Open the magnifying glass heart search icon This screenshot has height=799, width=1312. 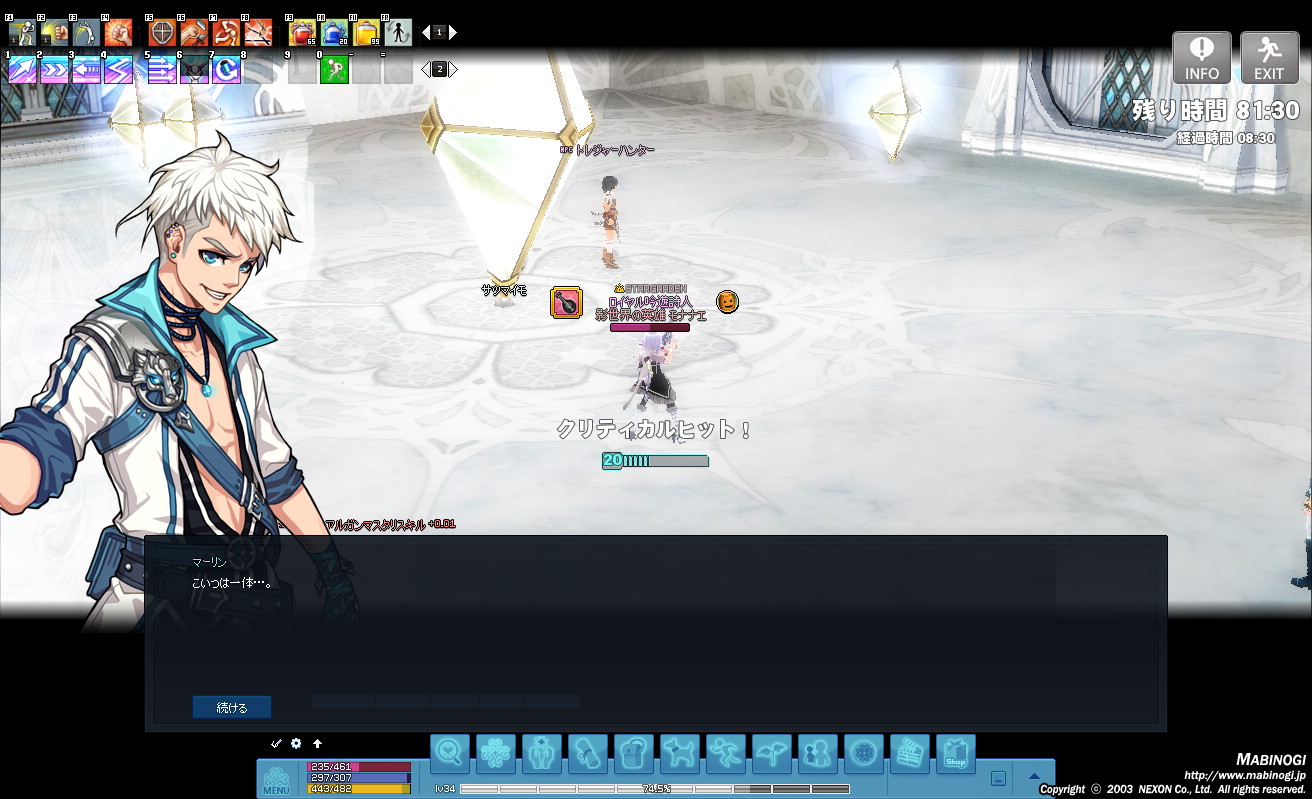450,753
